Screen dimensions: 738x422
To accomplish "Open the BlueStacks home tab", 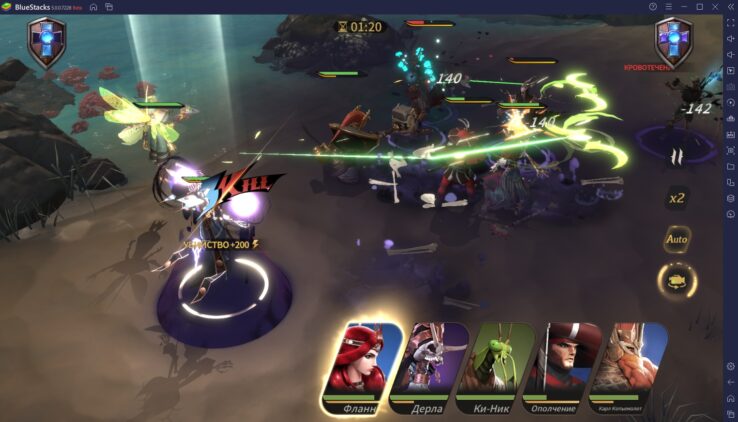I will click(x=93, y=6).
